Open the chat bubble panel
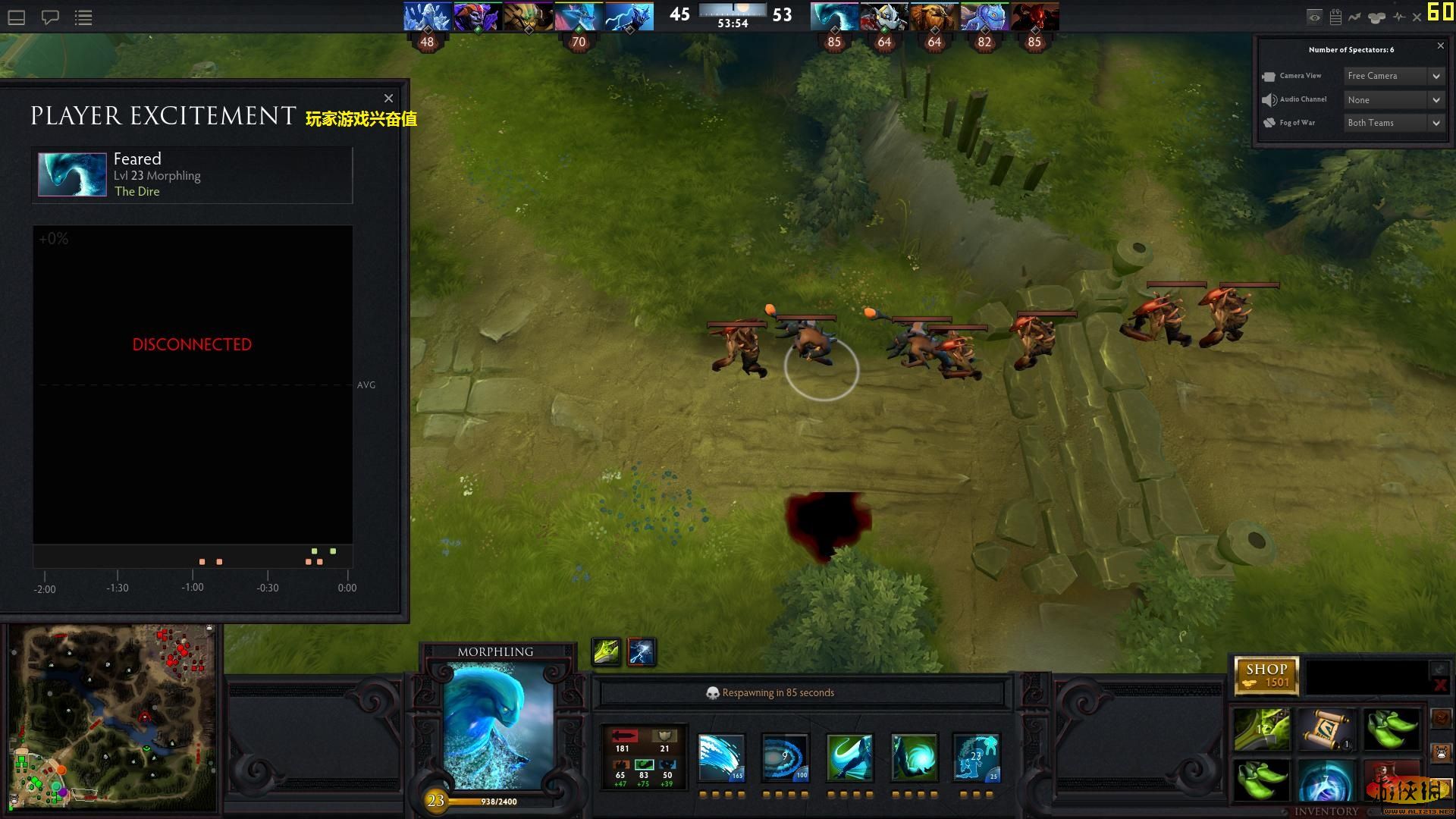Viewport: 1456px width, 819px height. click(51, 17)
